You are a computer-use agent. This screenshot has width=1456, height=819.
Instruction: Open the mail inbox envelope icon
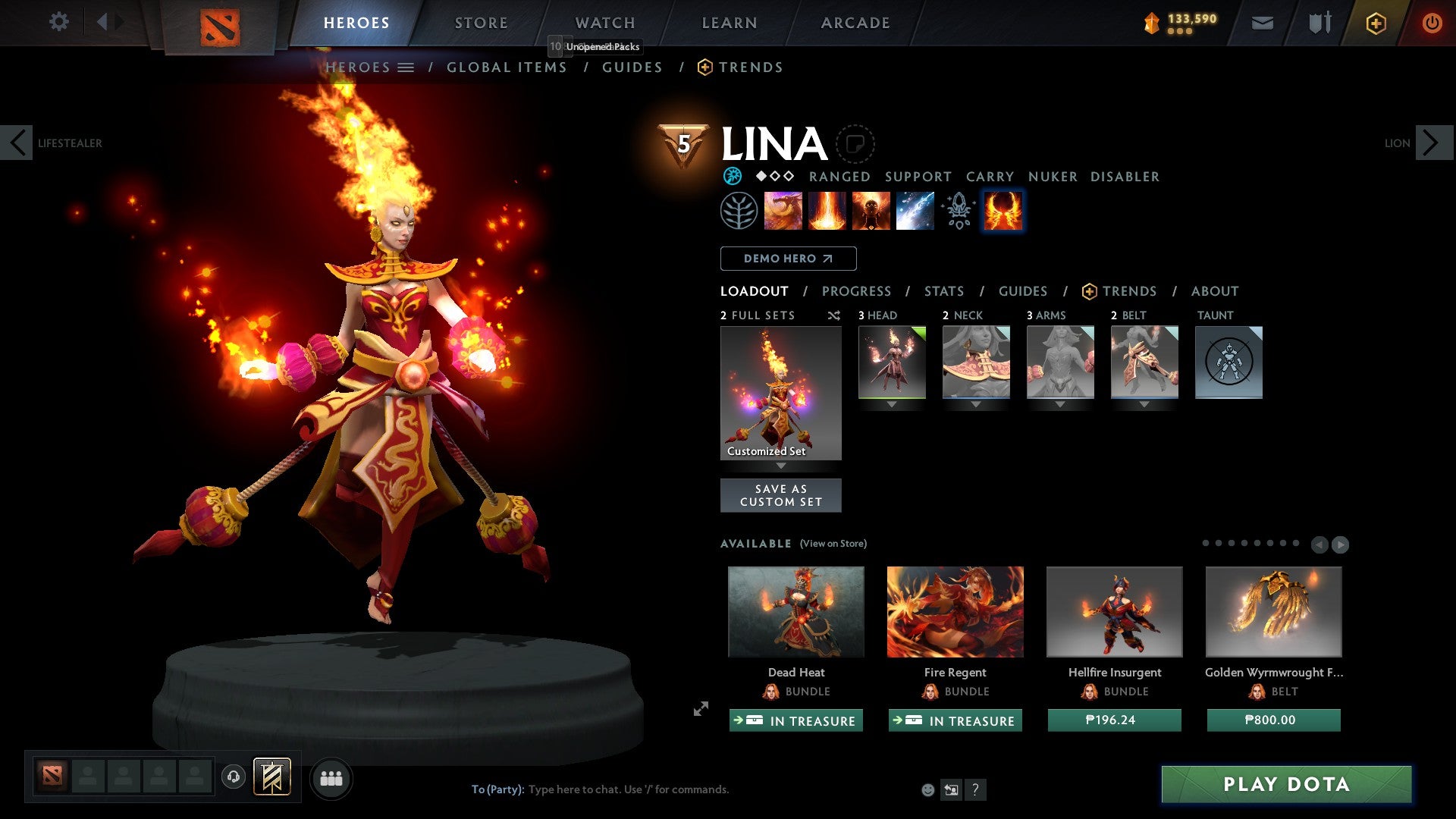1262,23
